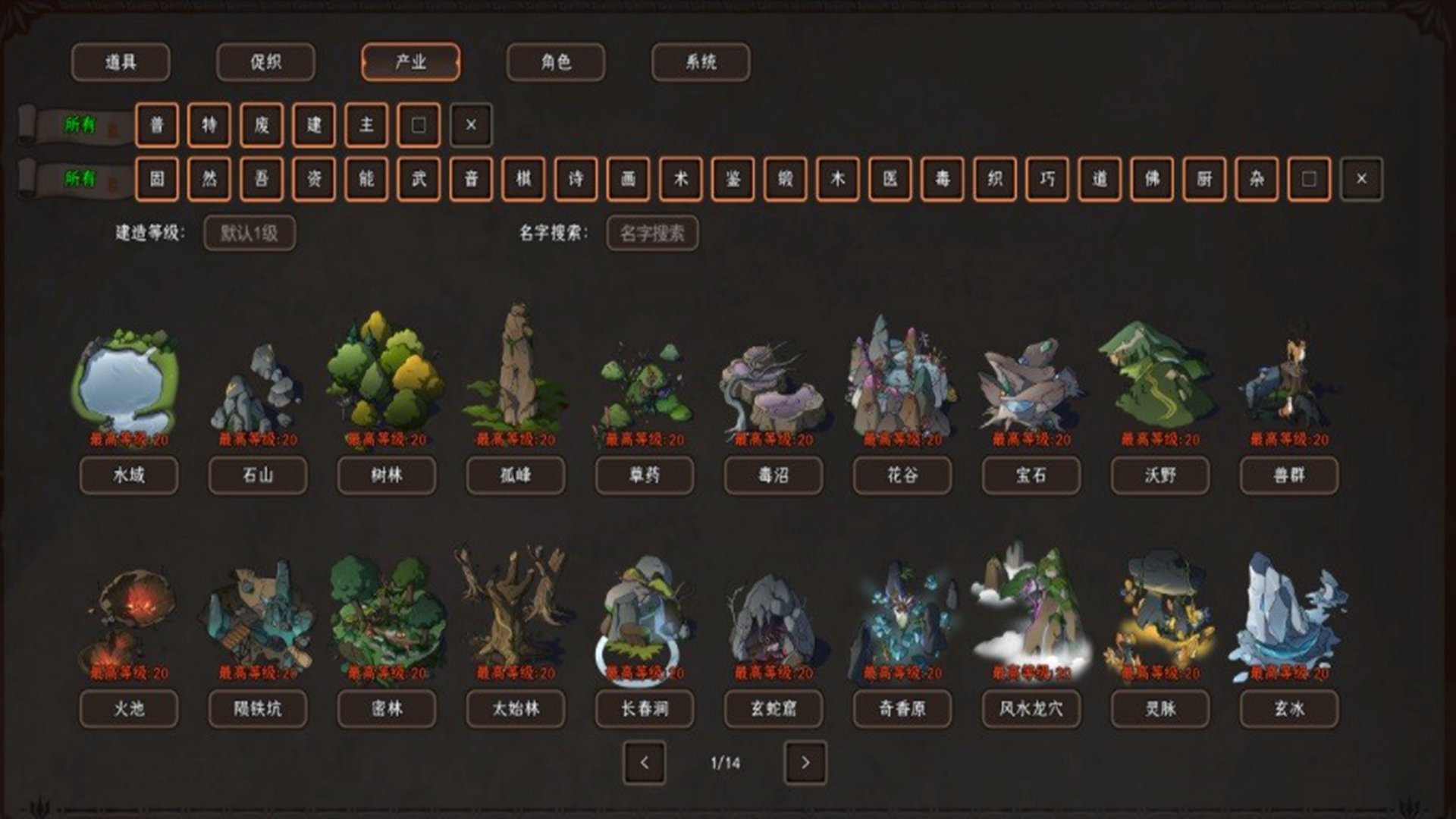
Task: Pick the 风水龙穴 building button
Action: tap(1031, 709)
